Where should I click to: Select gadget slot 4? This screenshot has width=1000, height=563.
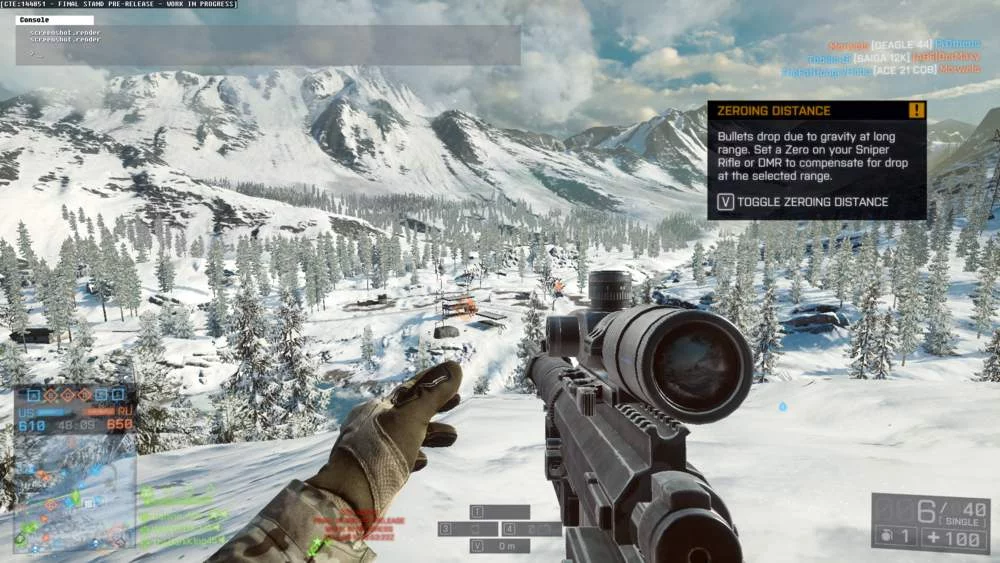(x=531, y=528)
